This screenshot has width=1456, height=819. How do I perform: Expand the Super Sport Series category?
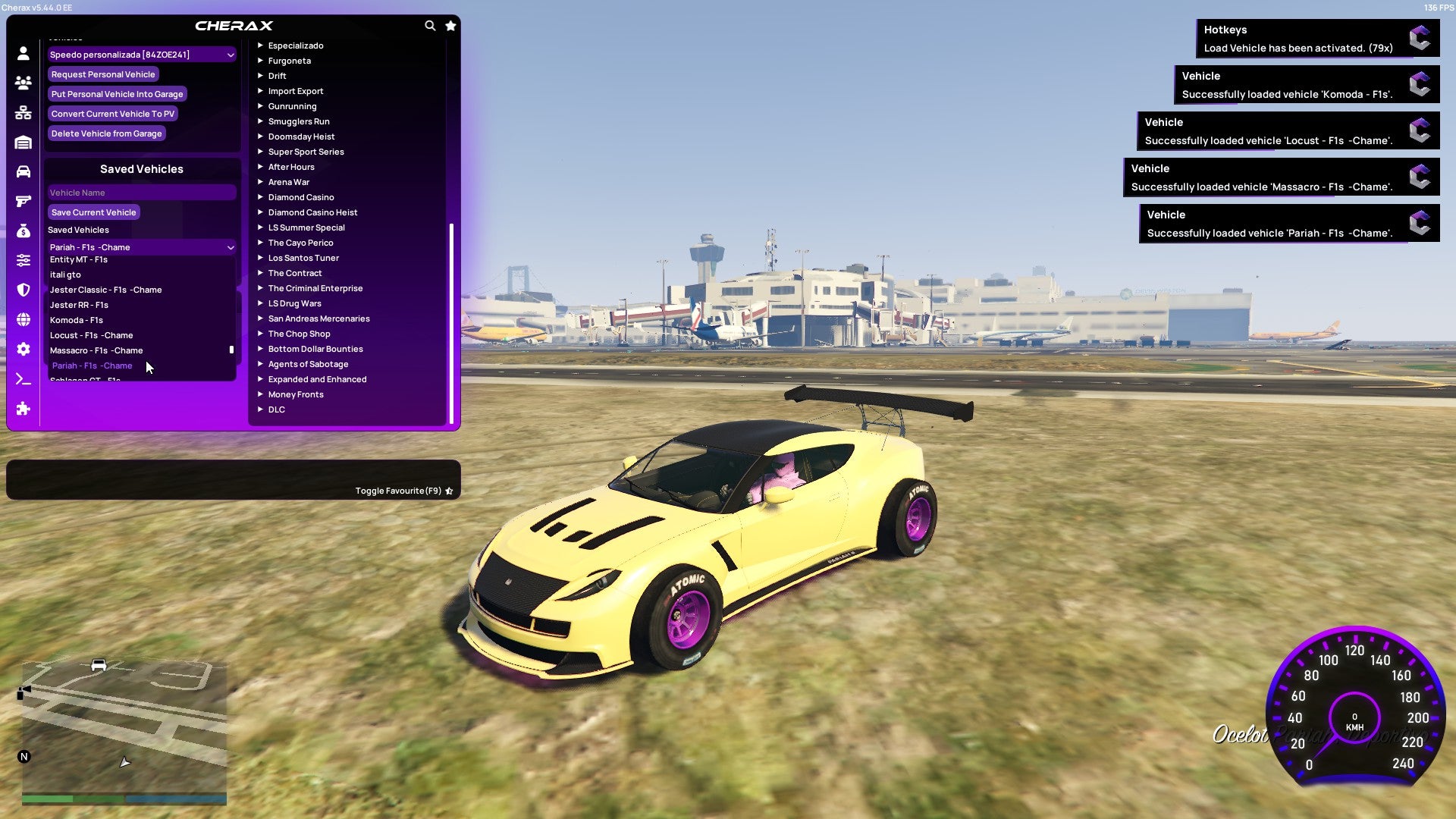point(306,152)
